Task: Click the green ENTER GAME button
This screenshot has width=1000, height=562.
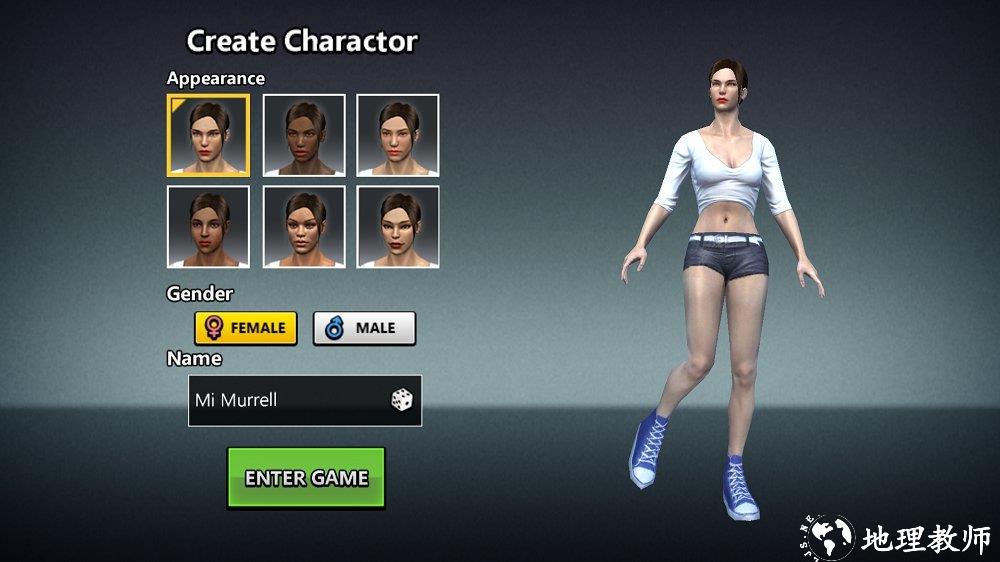Action: click(306, 478)
